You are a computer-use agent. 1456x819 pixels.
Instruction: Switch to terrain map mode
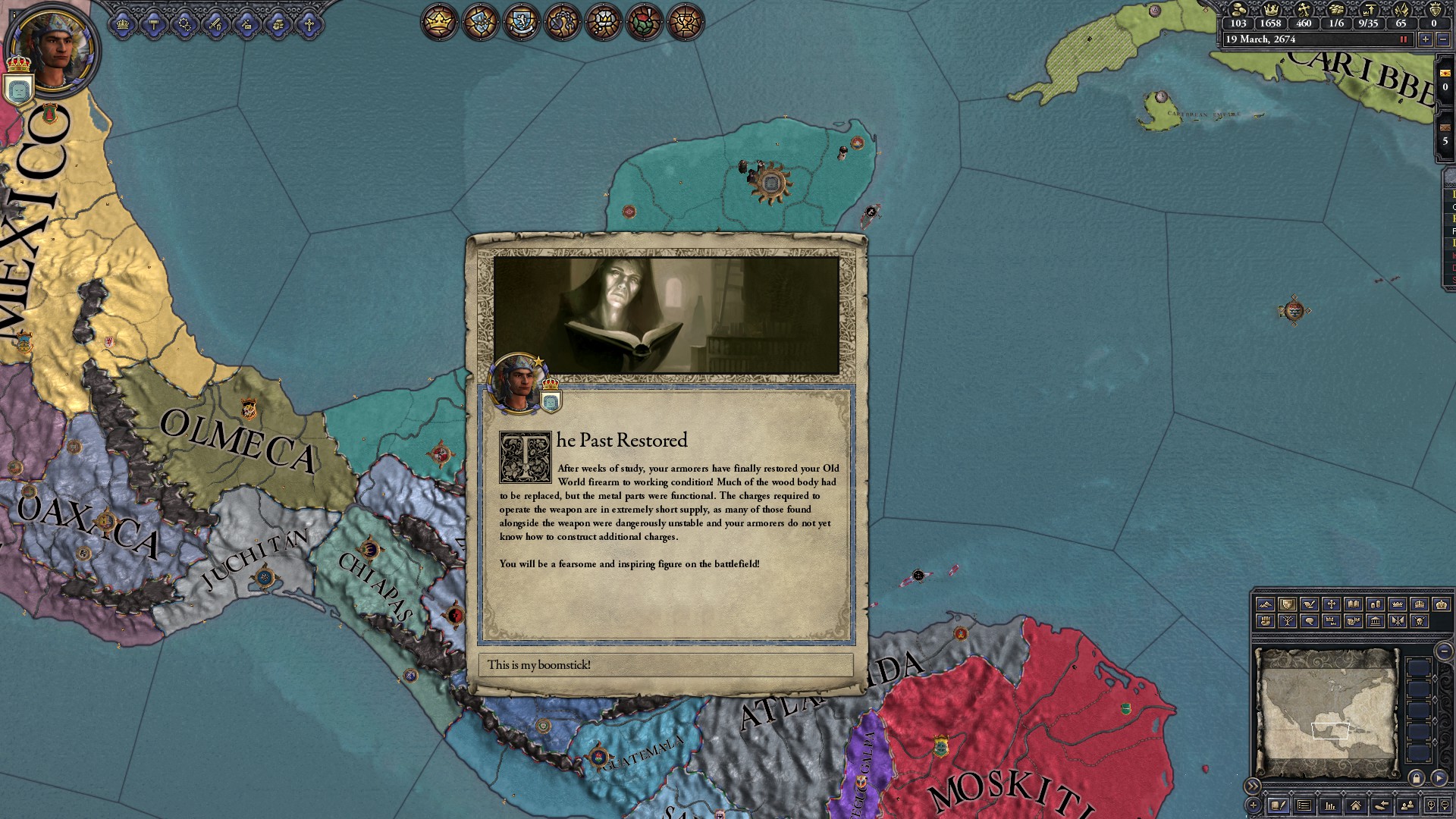(x=1265, y=604)
